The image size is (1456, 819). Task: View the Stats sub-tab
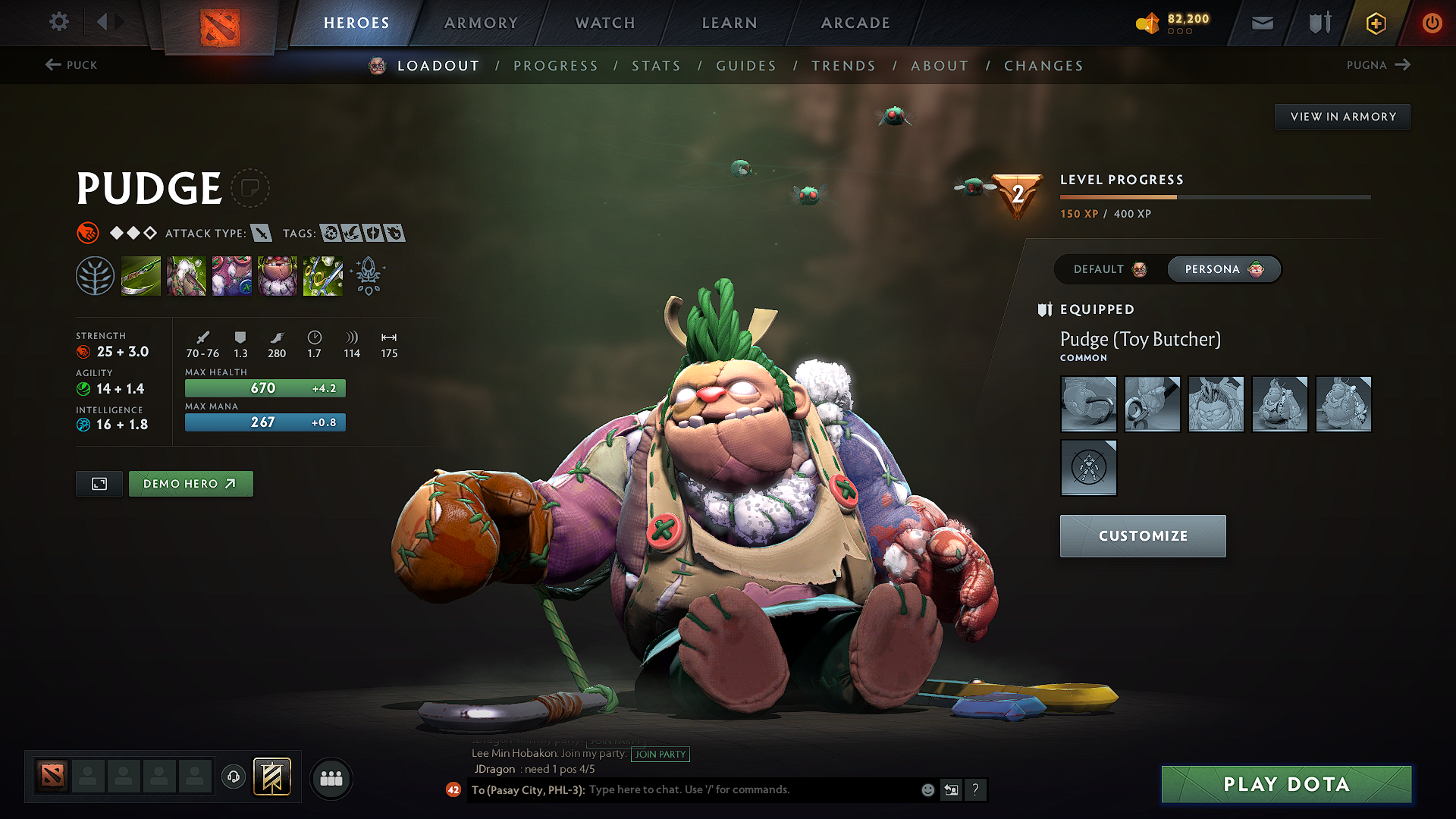click(656, 66)
